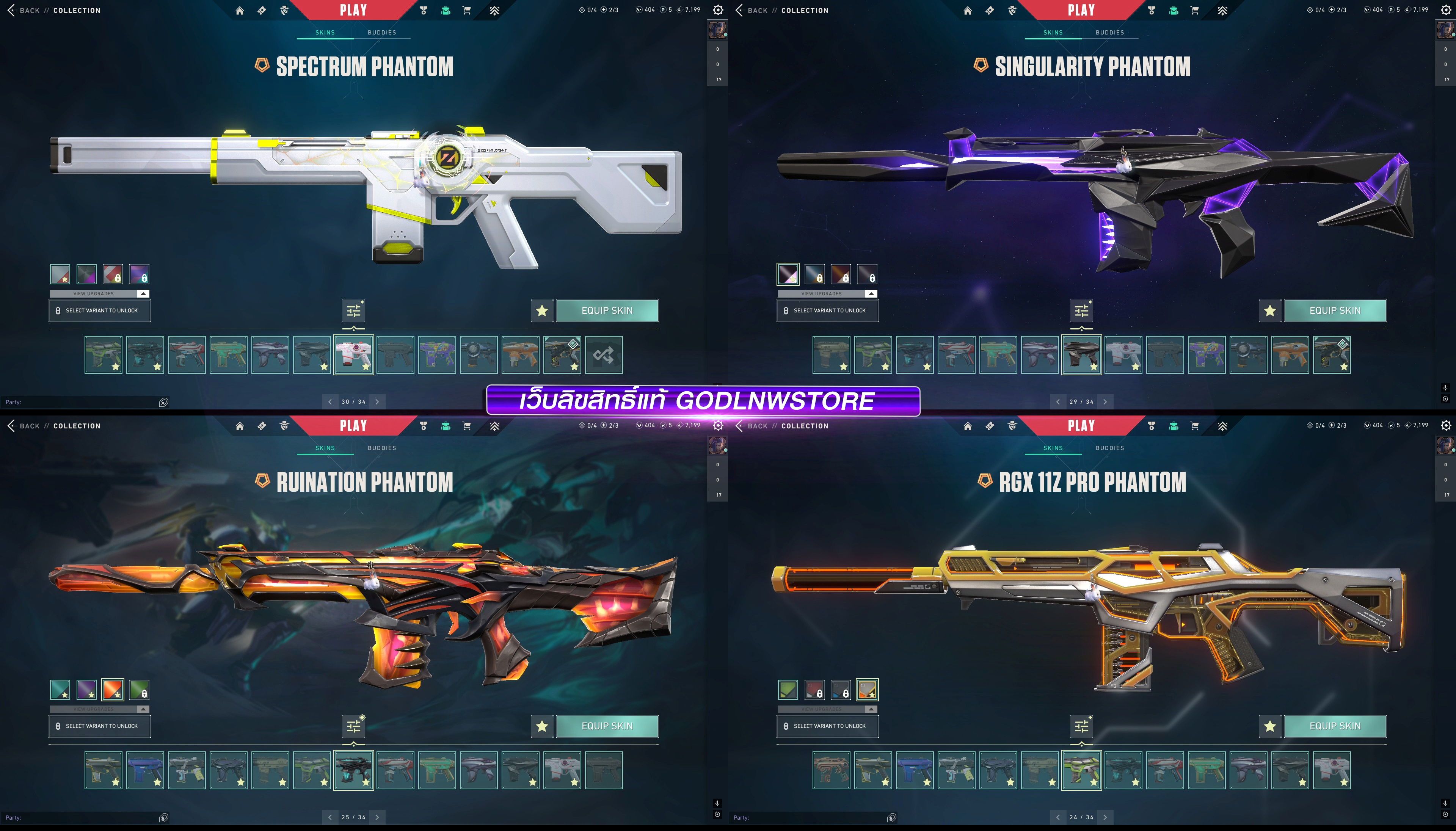The height and width of the screenshot is (831, 1456).
Task: Equip the Spectrum Phantom skin
Action: click(607, 310)
